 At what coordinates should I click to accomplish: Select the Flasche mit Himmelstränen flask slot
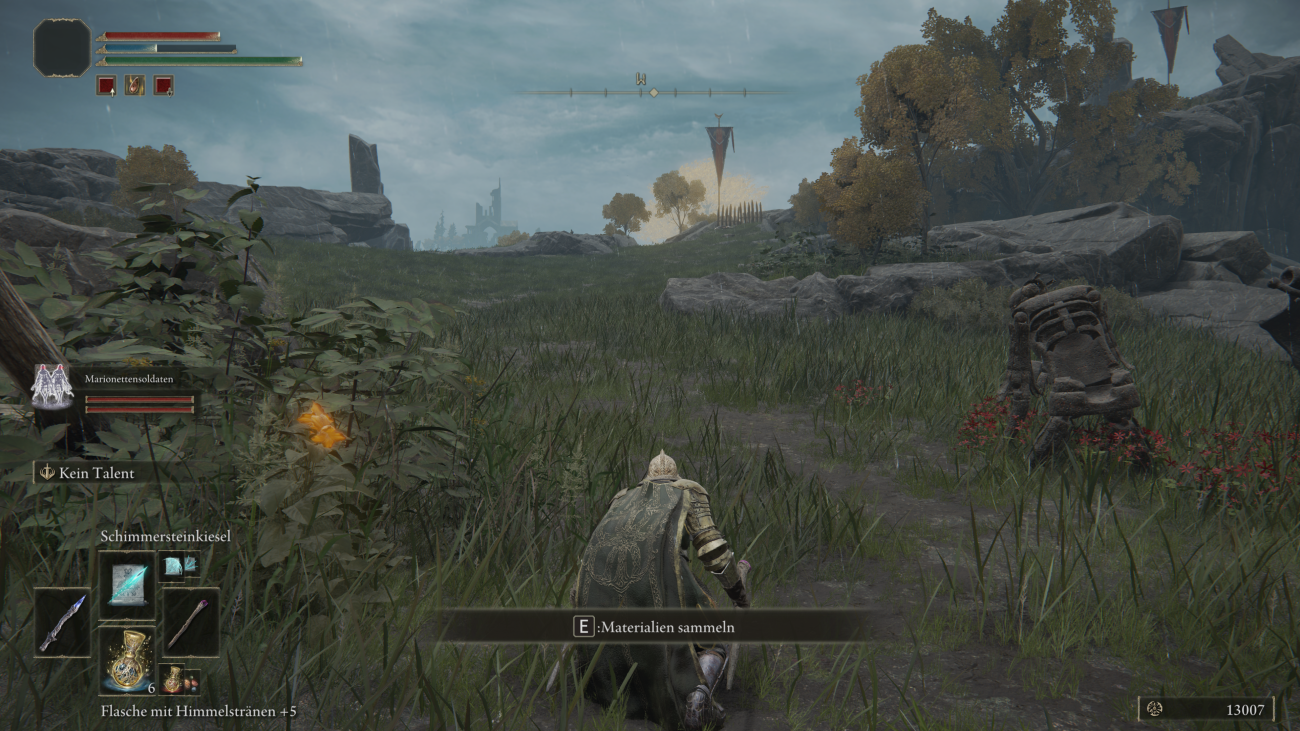coord(127,661)
